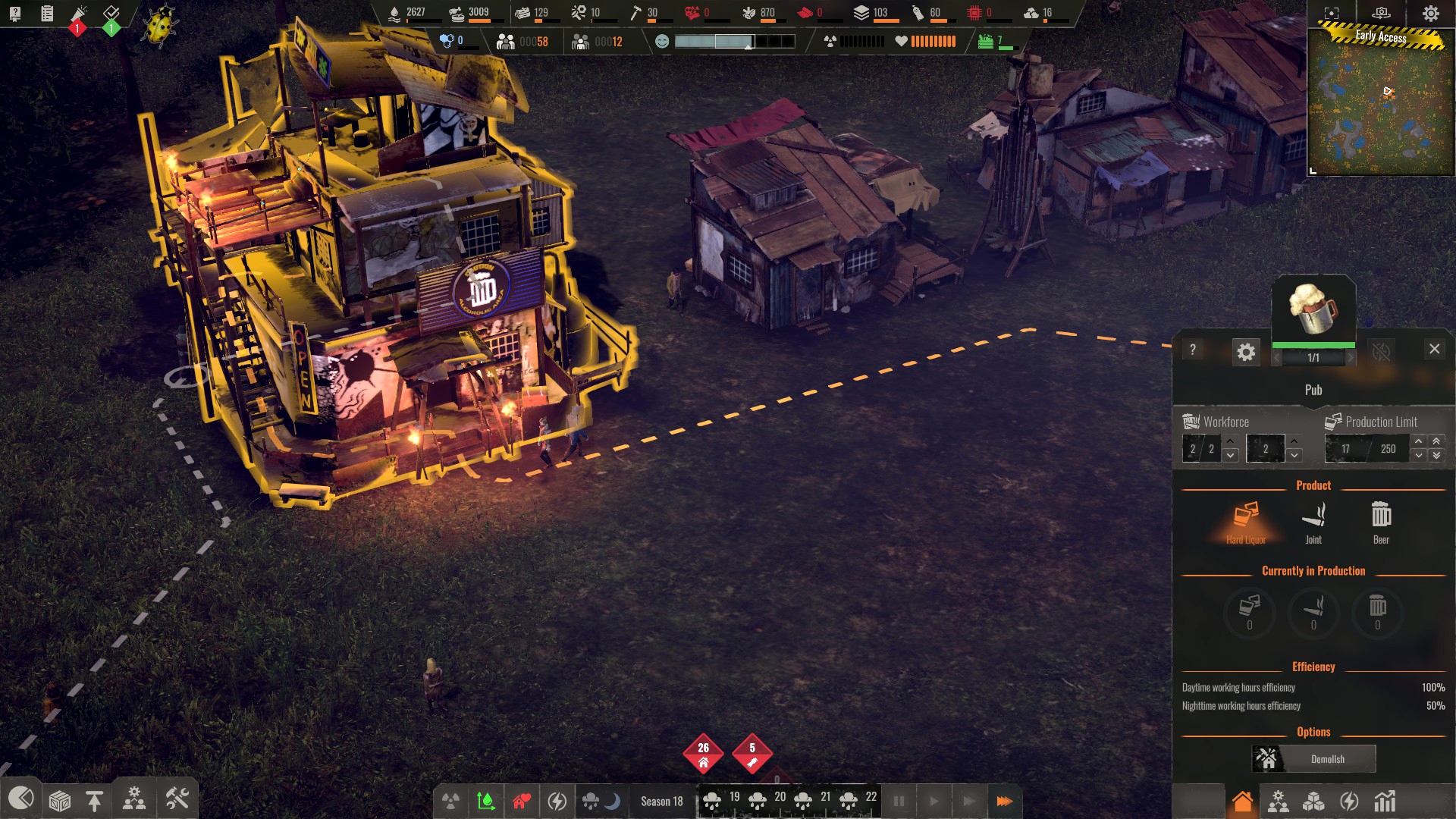Show help for the Pub panel
This screenshot has width=1456, height=819.
click(1193, 350)
